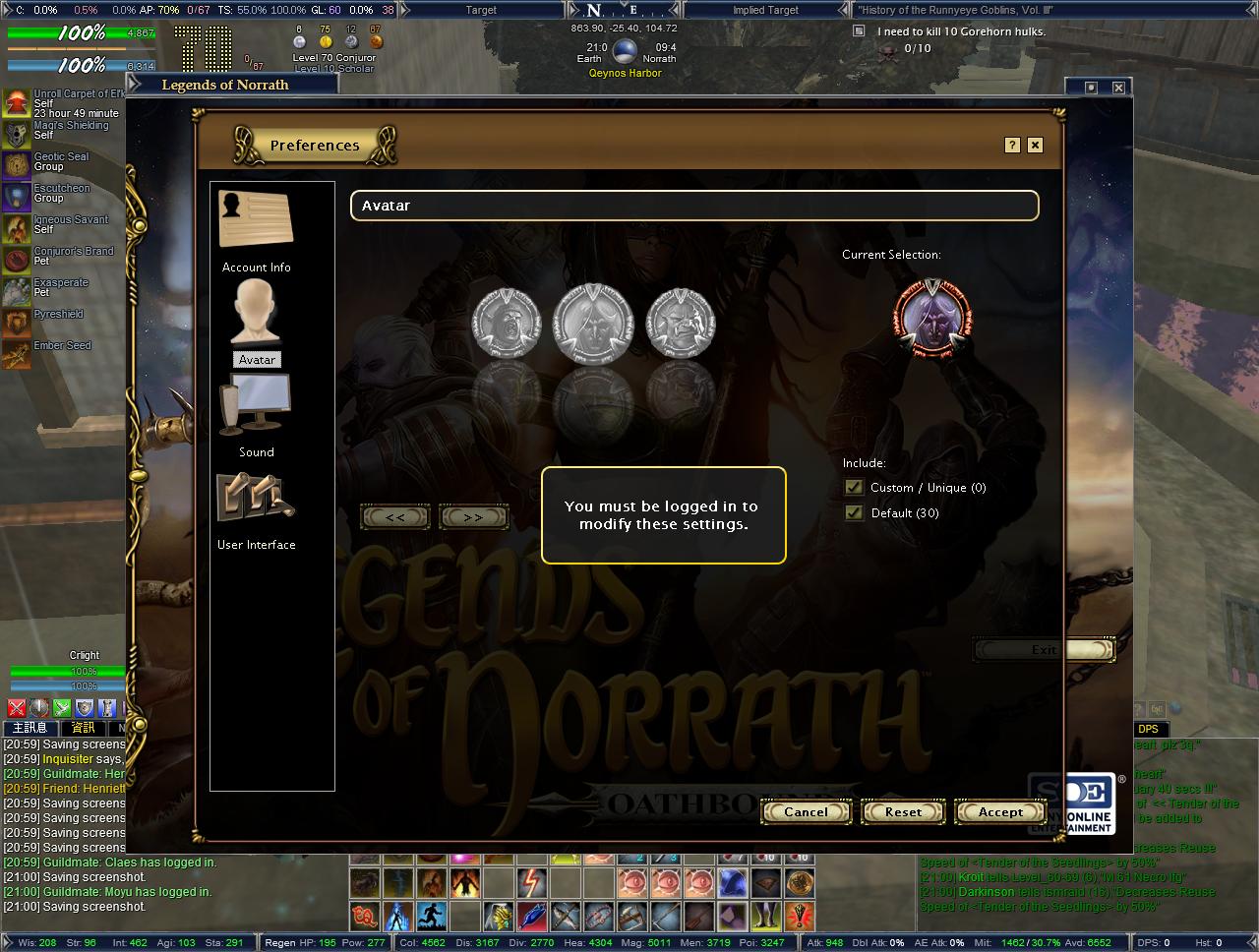Open the DPS chat tab
Image resolution: width=1259 pixels, height=952 pixels.
[1148, 729]
